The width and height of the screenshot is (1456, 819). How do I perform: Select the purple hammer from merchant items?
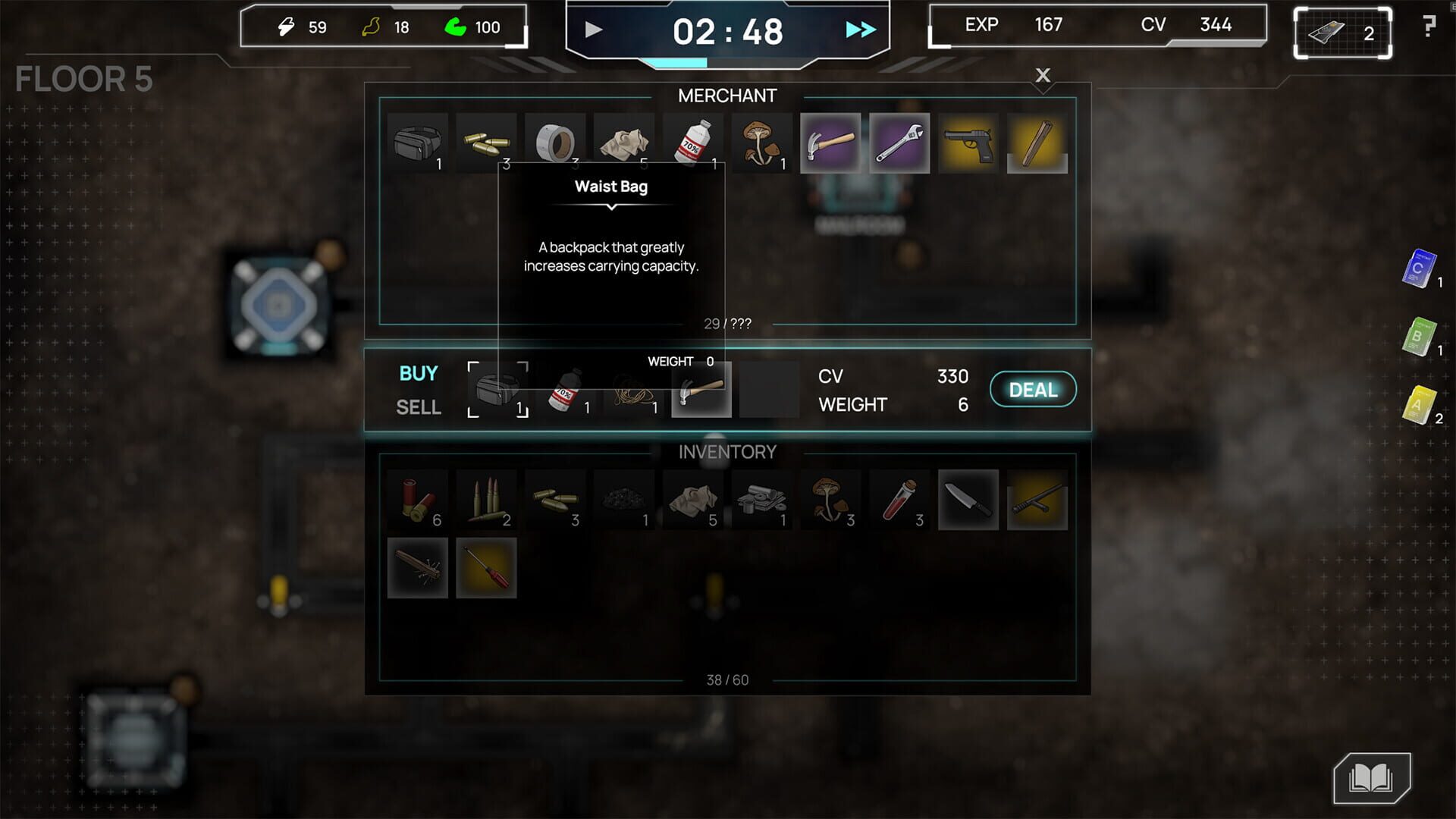[x=831, y=142]
